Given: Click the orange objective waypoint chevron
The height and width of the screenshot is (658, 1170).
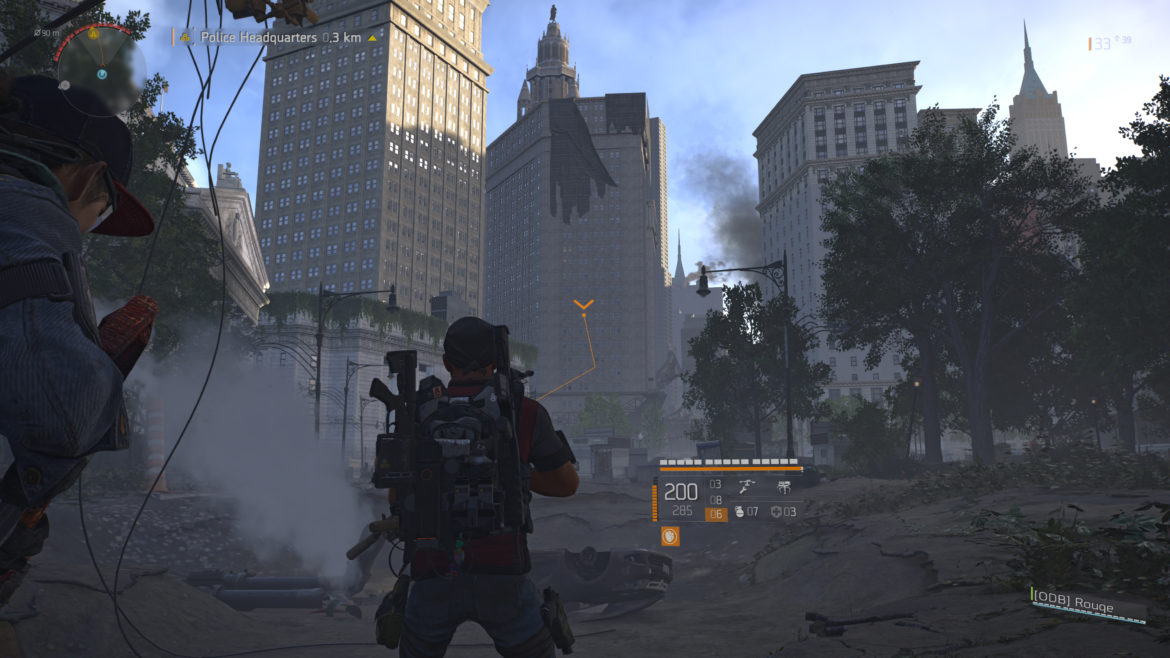Looking at the screenshot, I should (x=584, y=304).
